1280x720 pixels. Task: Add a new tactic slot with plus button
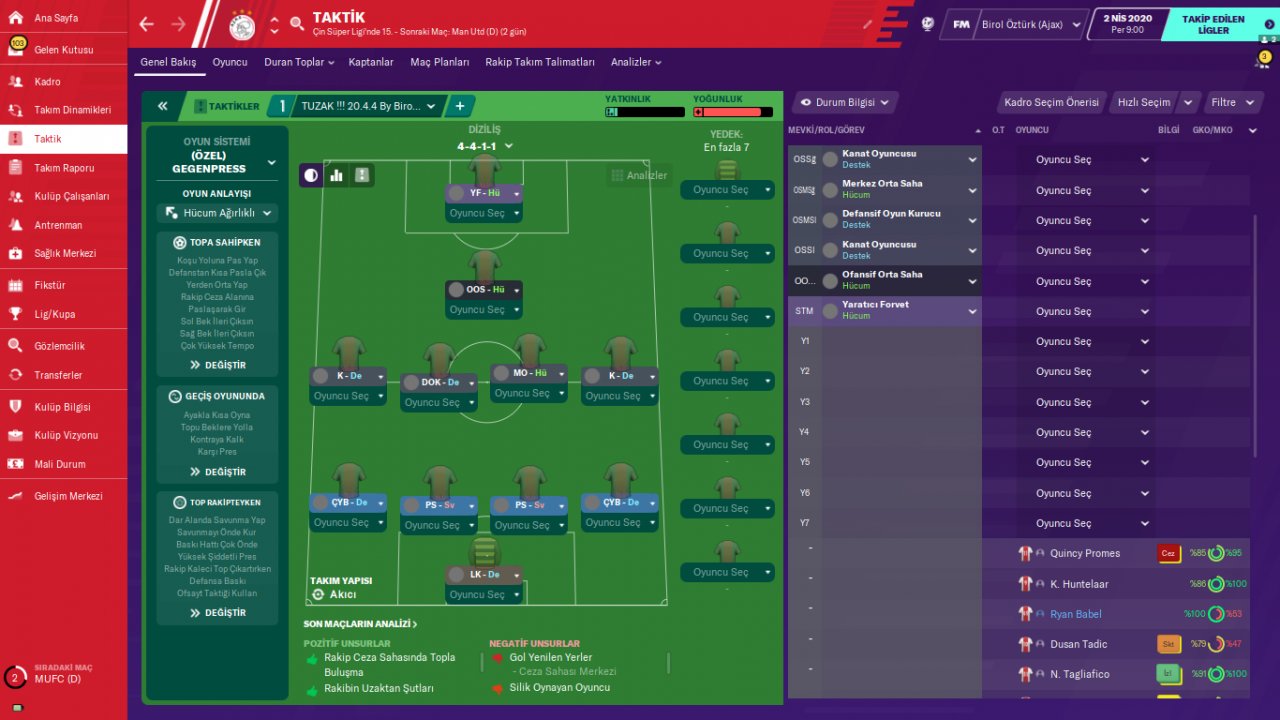460,106
